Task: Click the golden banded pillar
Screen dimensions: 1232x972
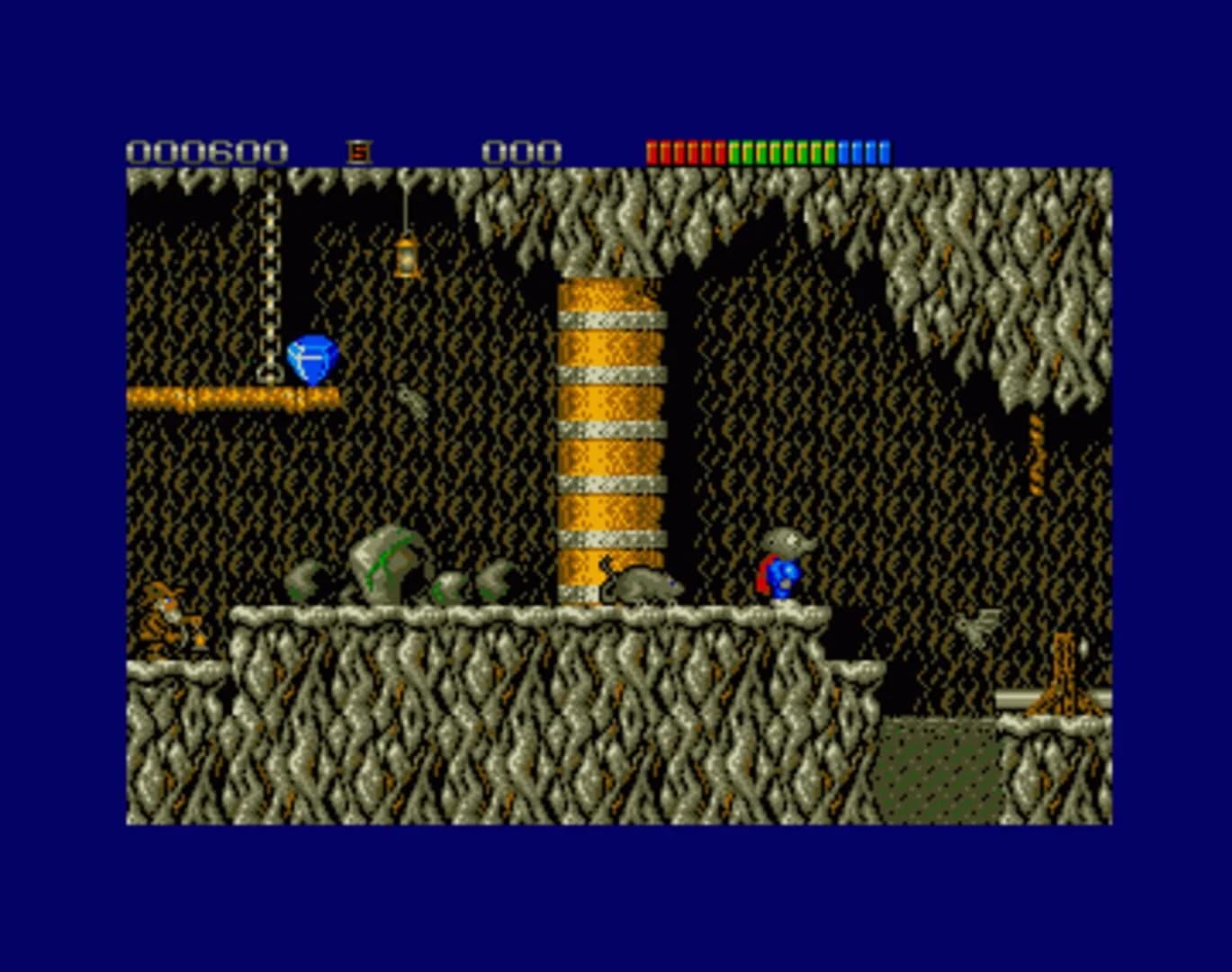Action: pyautogui.click(x=608, y=423)
